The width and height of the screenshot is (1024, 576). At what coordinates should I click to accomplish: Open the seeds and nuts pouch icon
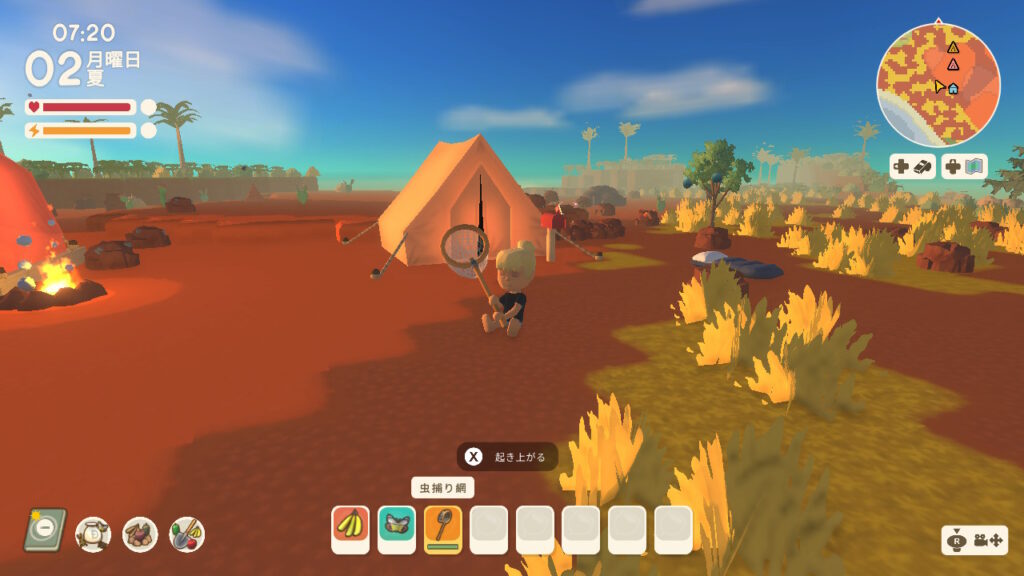(x=140, y=534)
